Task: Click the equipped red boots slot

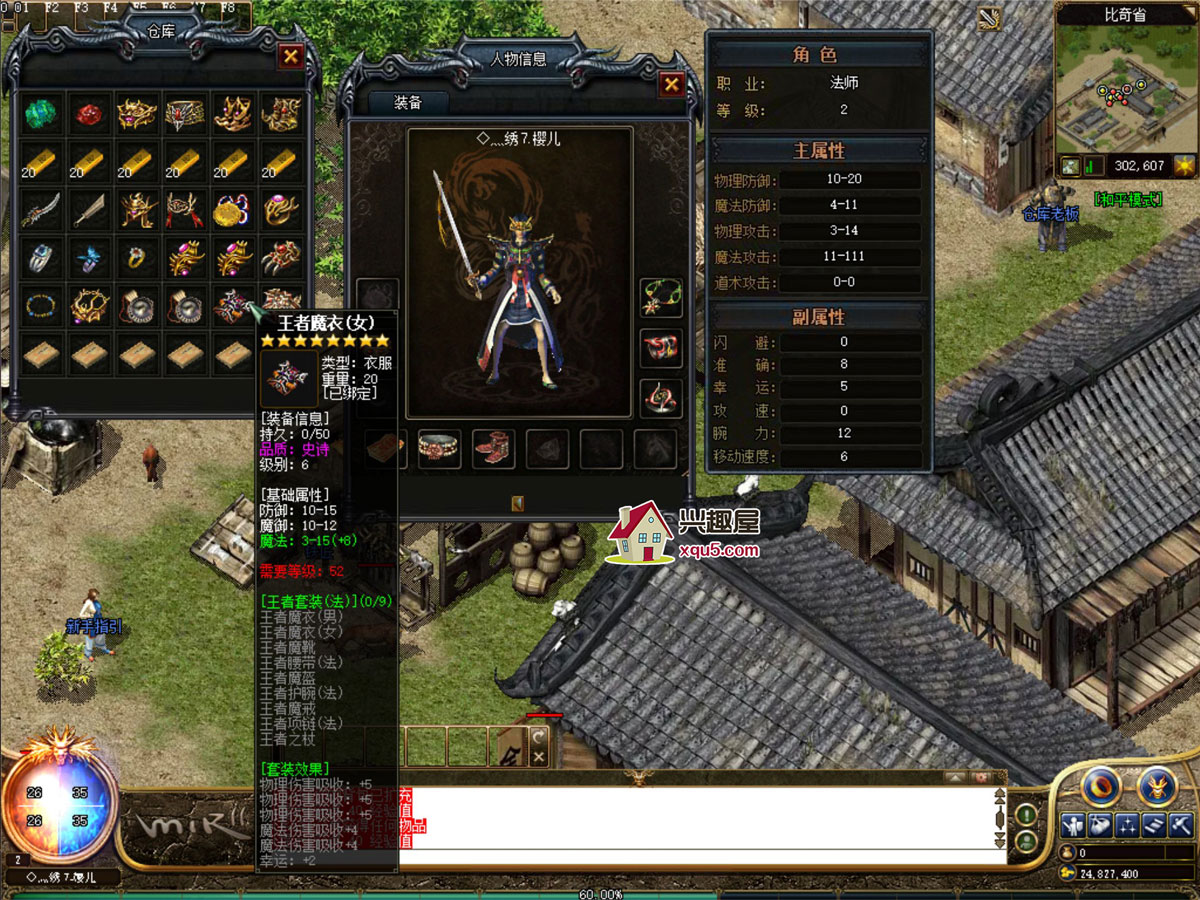Action: pyautogui.click(x=492, y=448)
